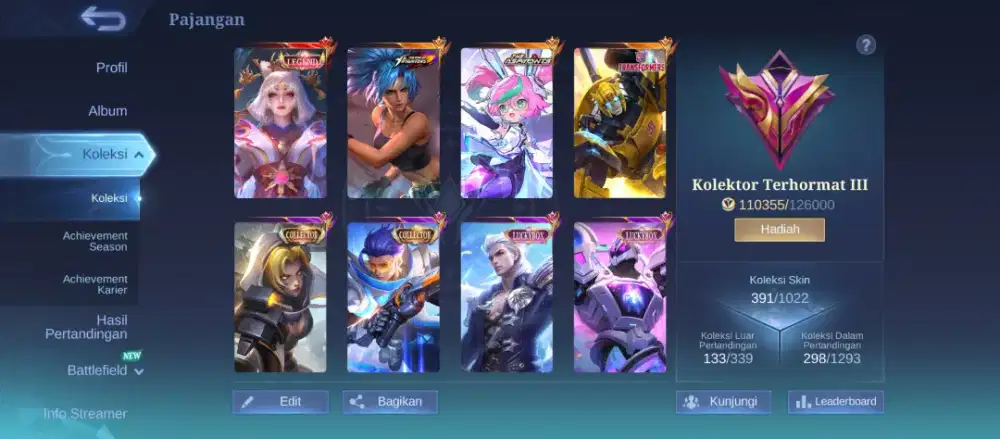Open Achievement Karier
The width and height of the screenshot is (1000, 439).
point(95,285)
